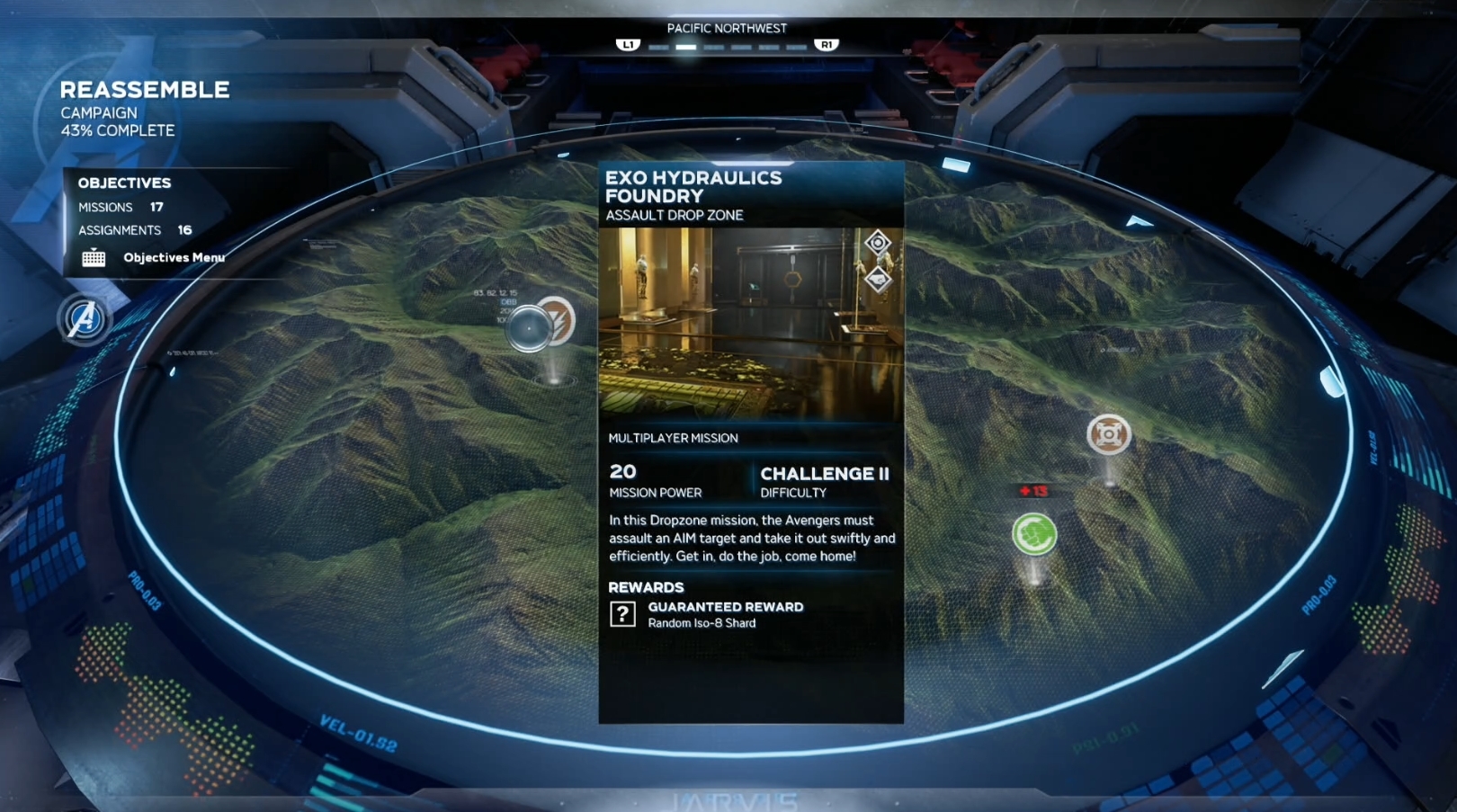Select the green Hulk fist map marker
The height and width of the screenshot is (812, 1457).
[1034, 534]
